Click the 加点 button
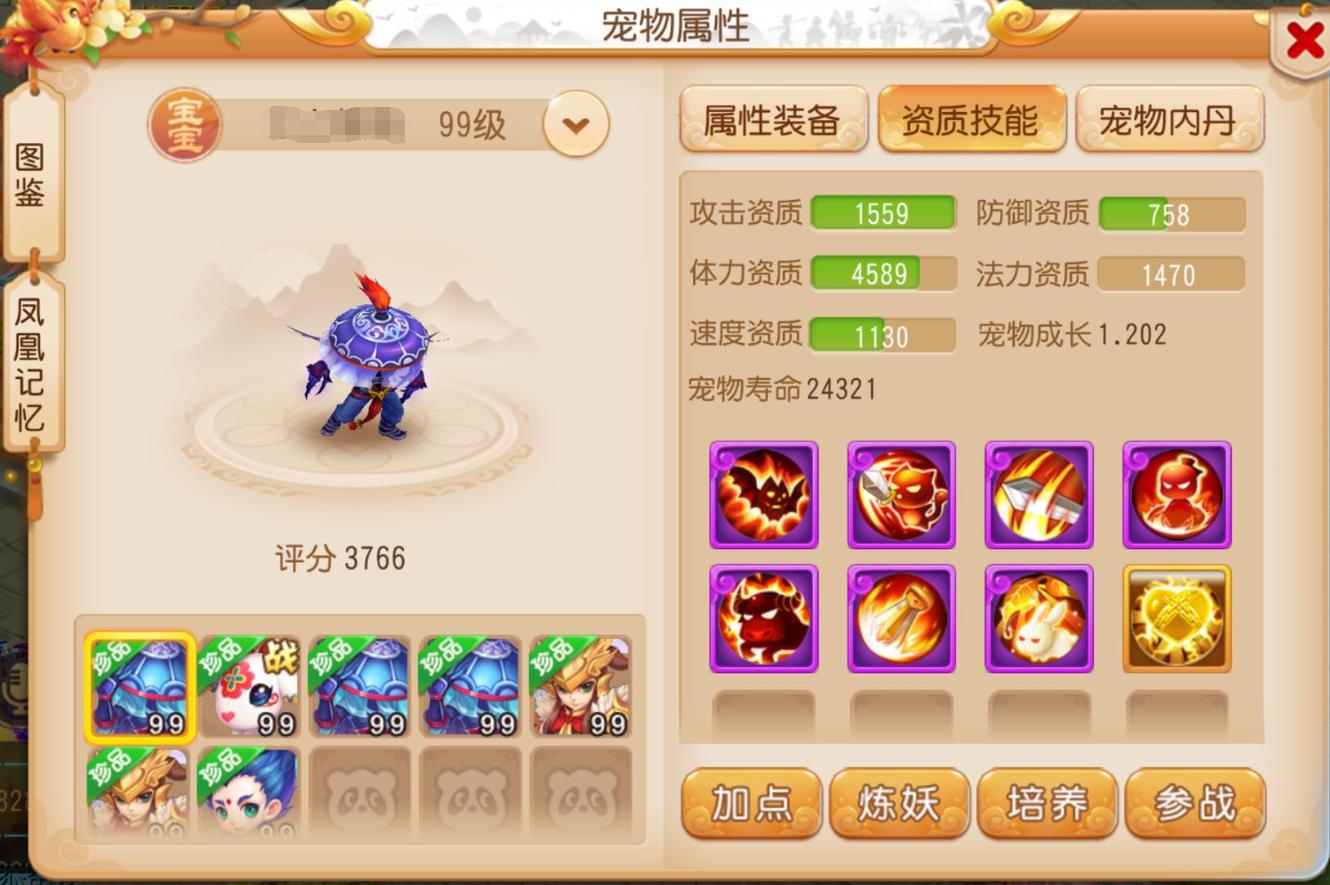 coord(751,803)
